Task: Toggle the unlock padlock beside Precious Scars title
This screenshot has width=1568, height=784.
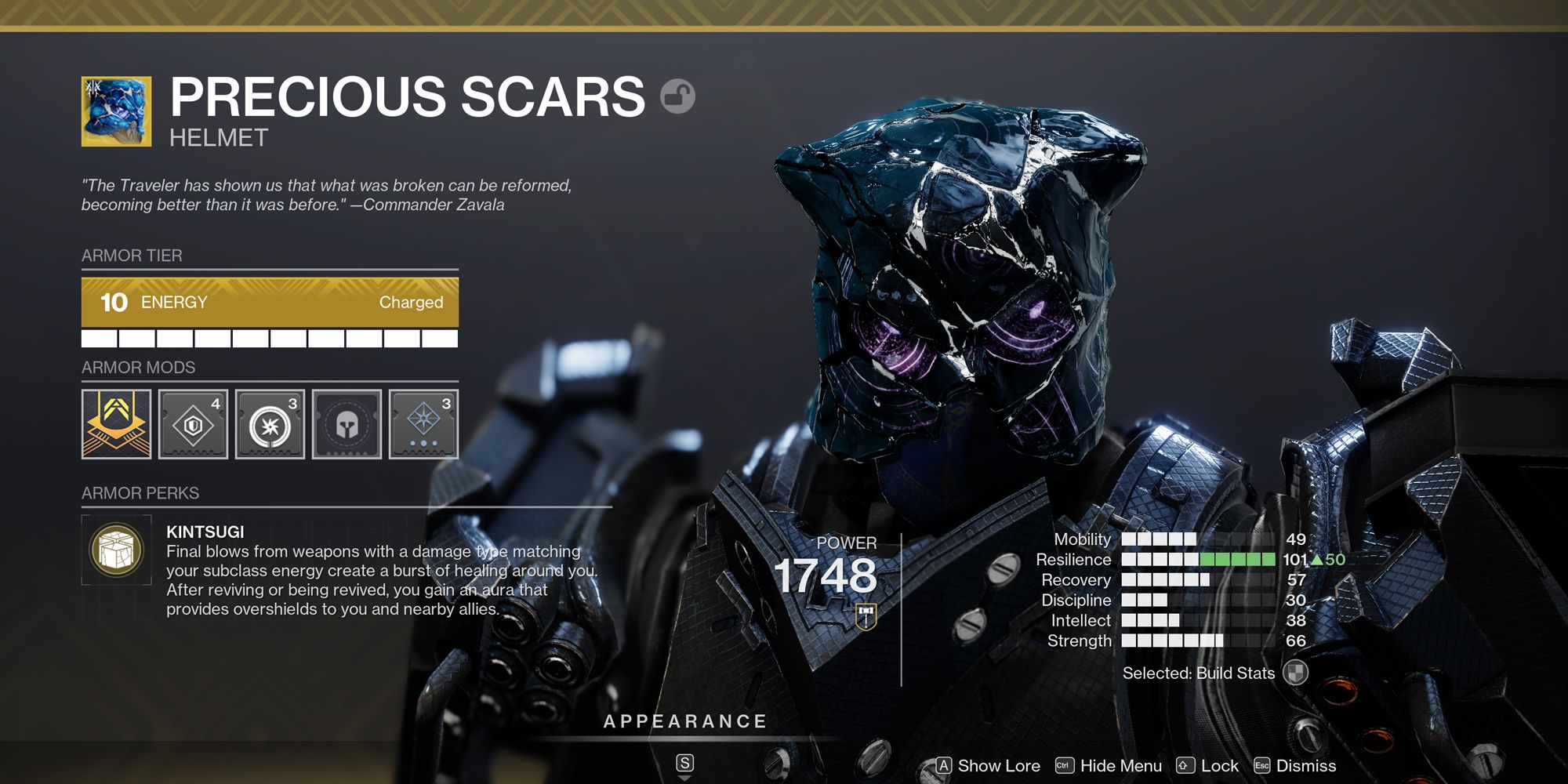Action: tap(679, 96)
